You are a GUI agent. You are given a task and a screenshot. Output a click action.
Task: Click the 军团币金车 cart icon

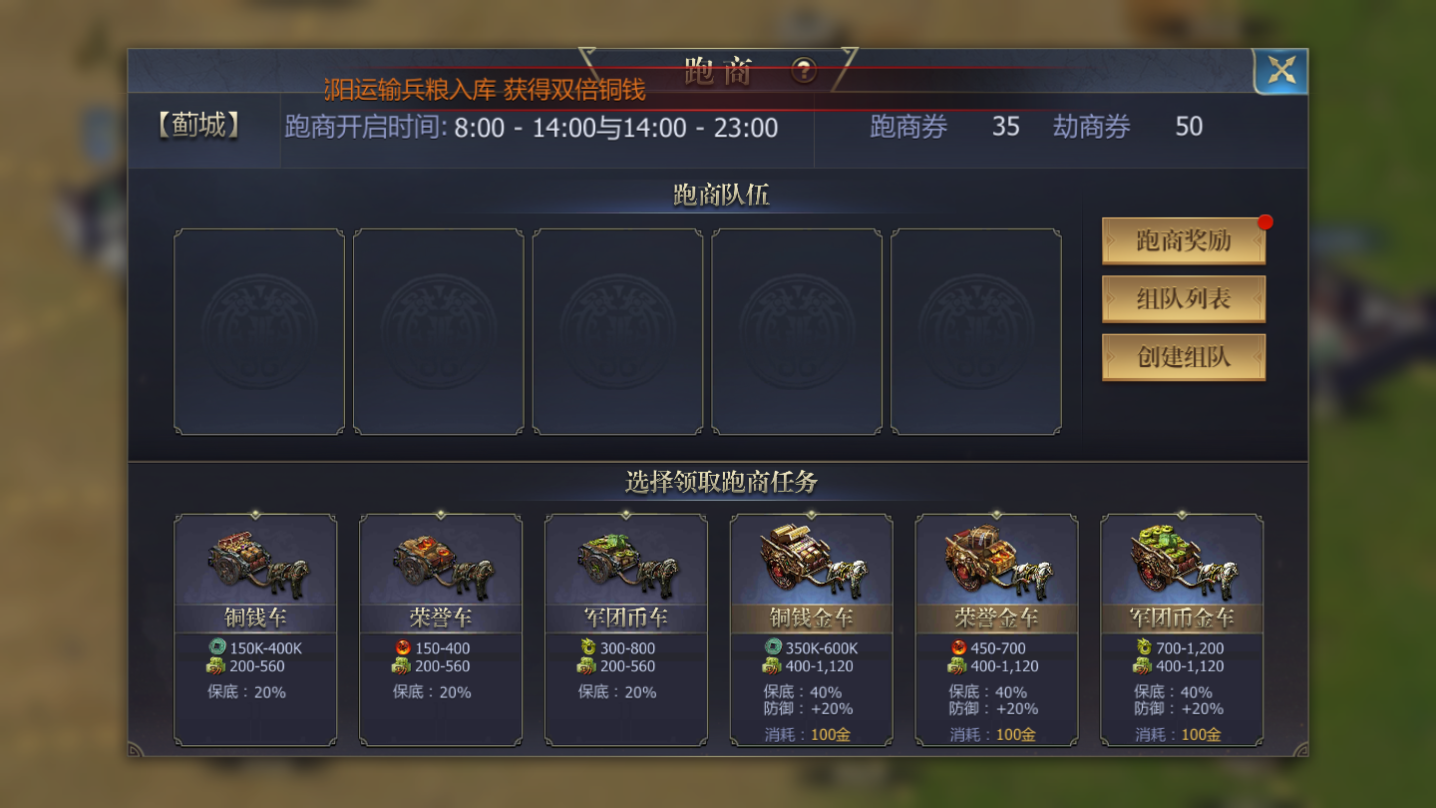(1181, 560)
